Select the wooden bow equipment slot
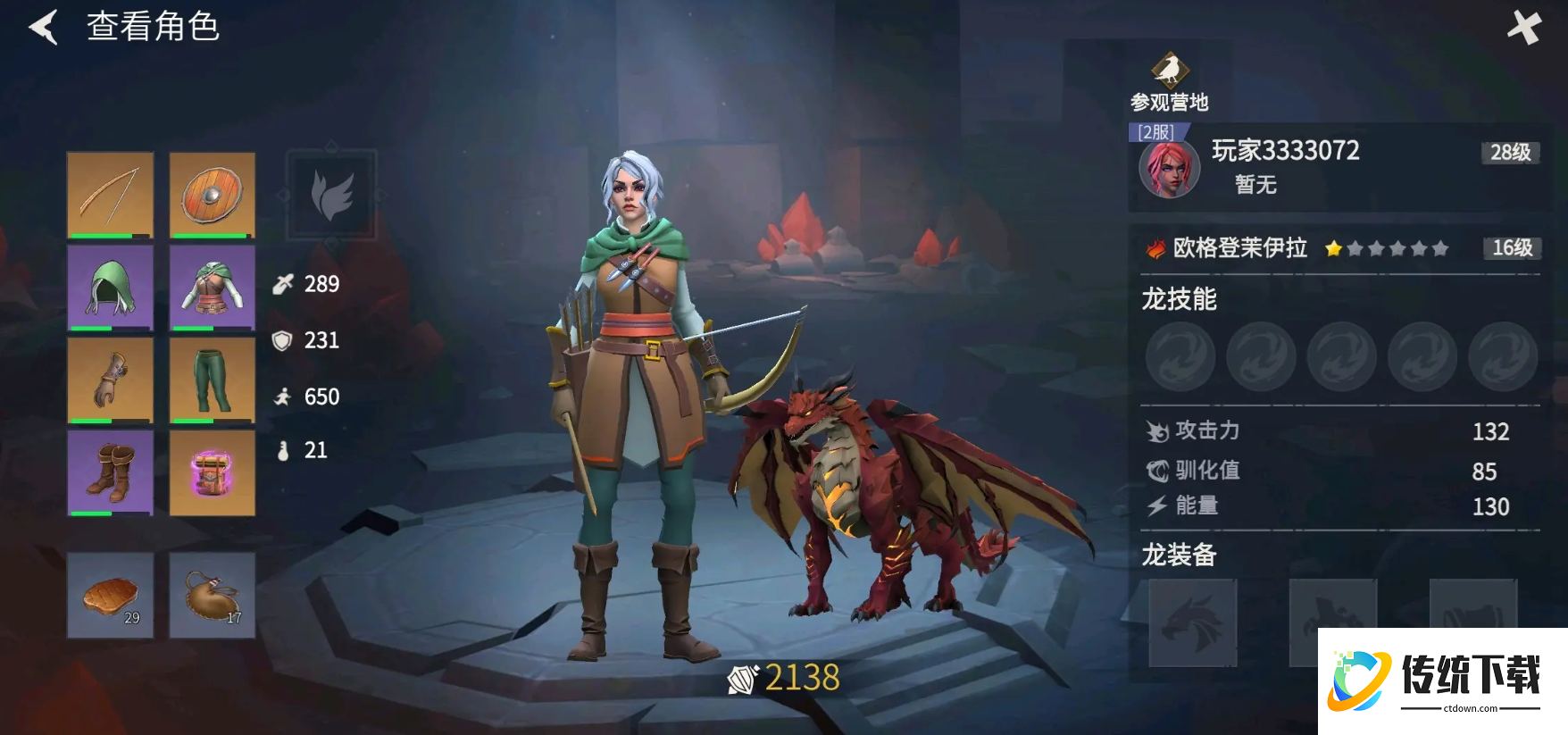1568x735 pixels. (111, 195)
